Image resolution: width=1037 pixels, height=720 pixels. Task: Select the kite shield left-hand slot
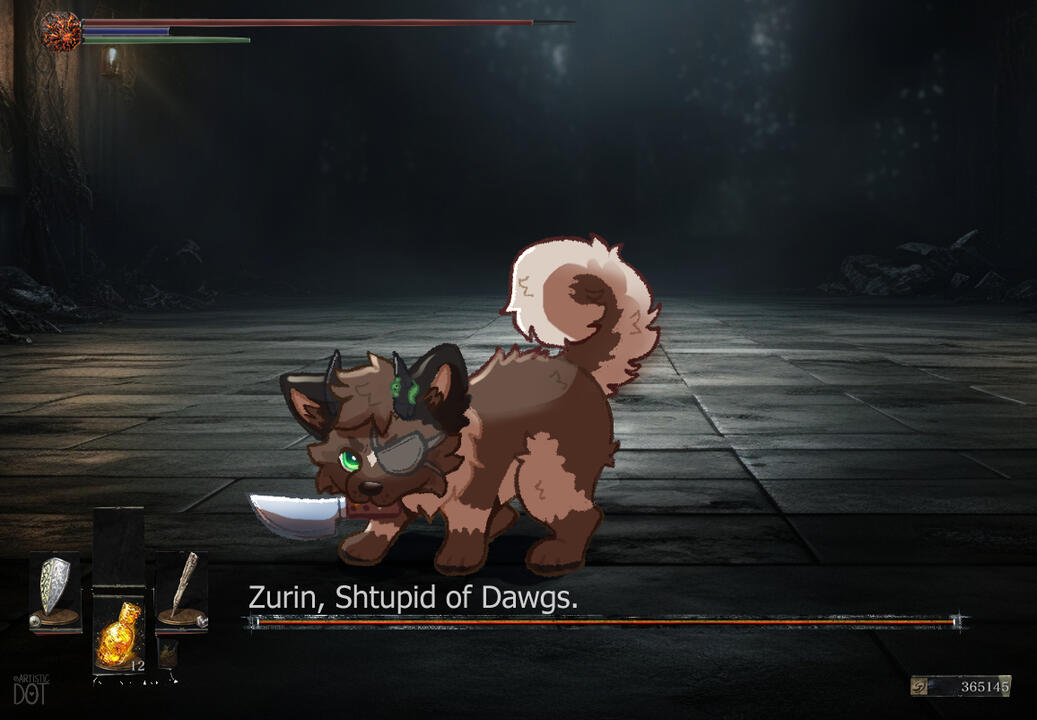[54, 591]
